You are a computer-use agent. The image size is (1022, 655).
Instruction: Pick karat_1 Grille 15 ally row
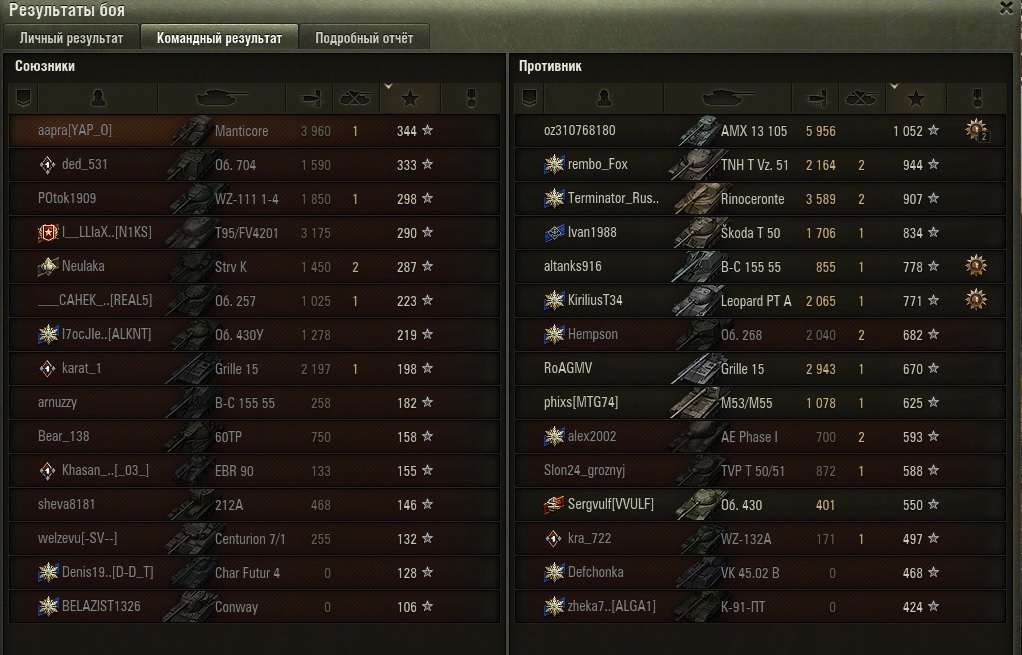click(x=254, y=369)
